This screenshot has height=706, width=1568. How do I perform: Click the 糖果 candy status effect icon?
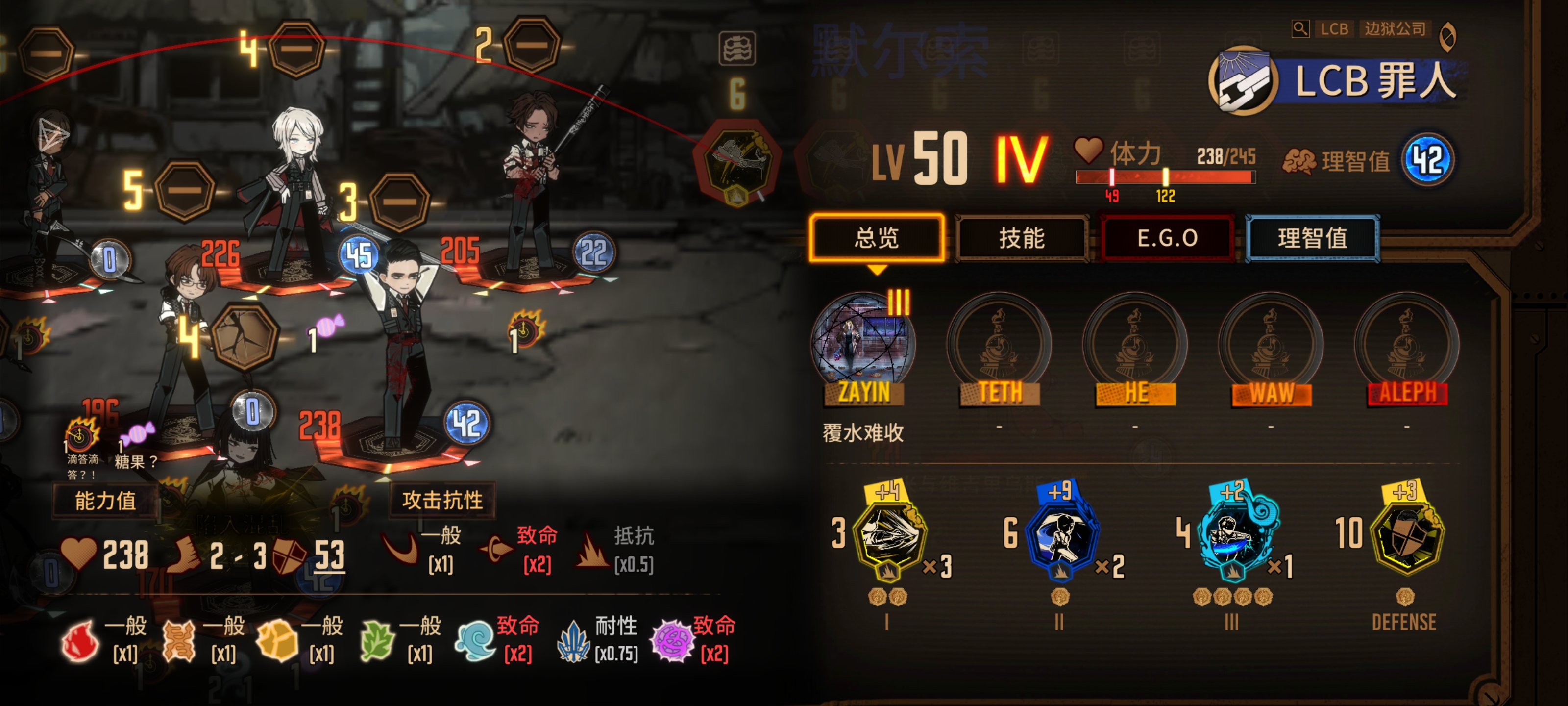tap(138, 435)
